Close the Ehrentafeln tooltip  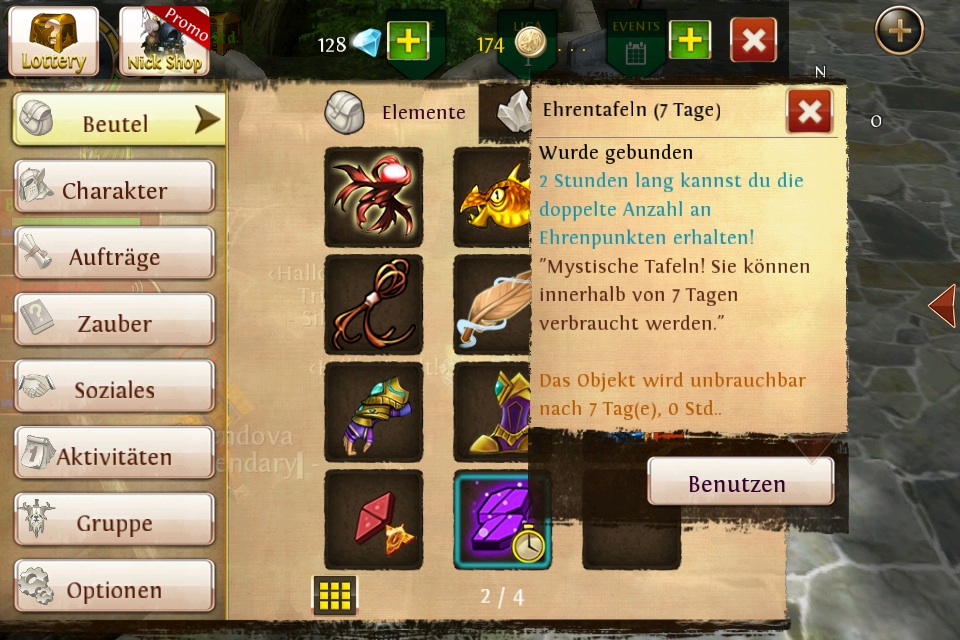point(809,111)
